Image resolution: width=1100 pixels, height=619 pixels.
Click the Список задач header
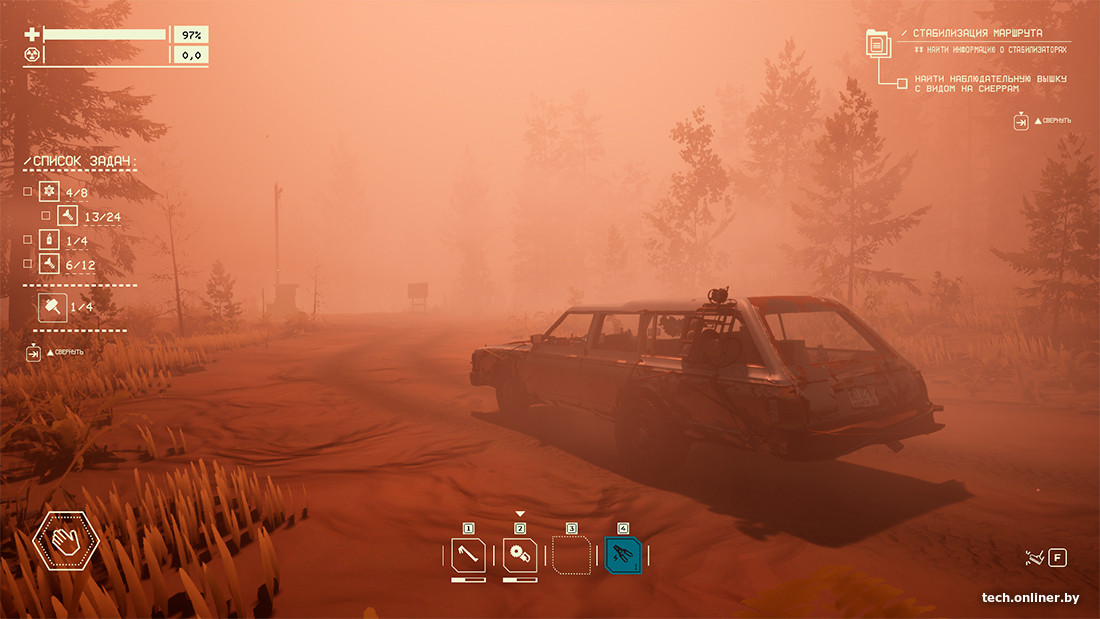[80, 161]
